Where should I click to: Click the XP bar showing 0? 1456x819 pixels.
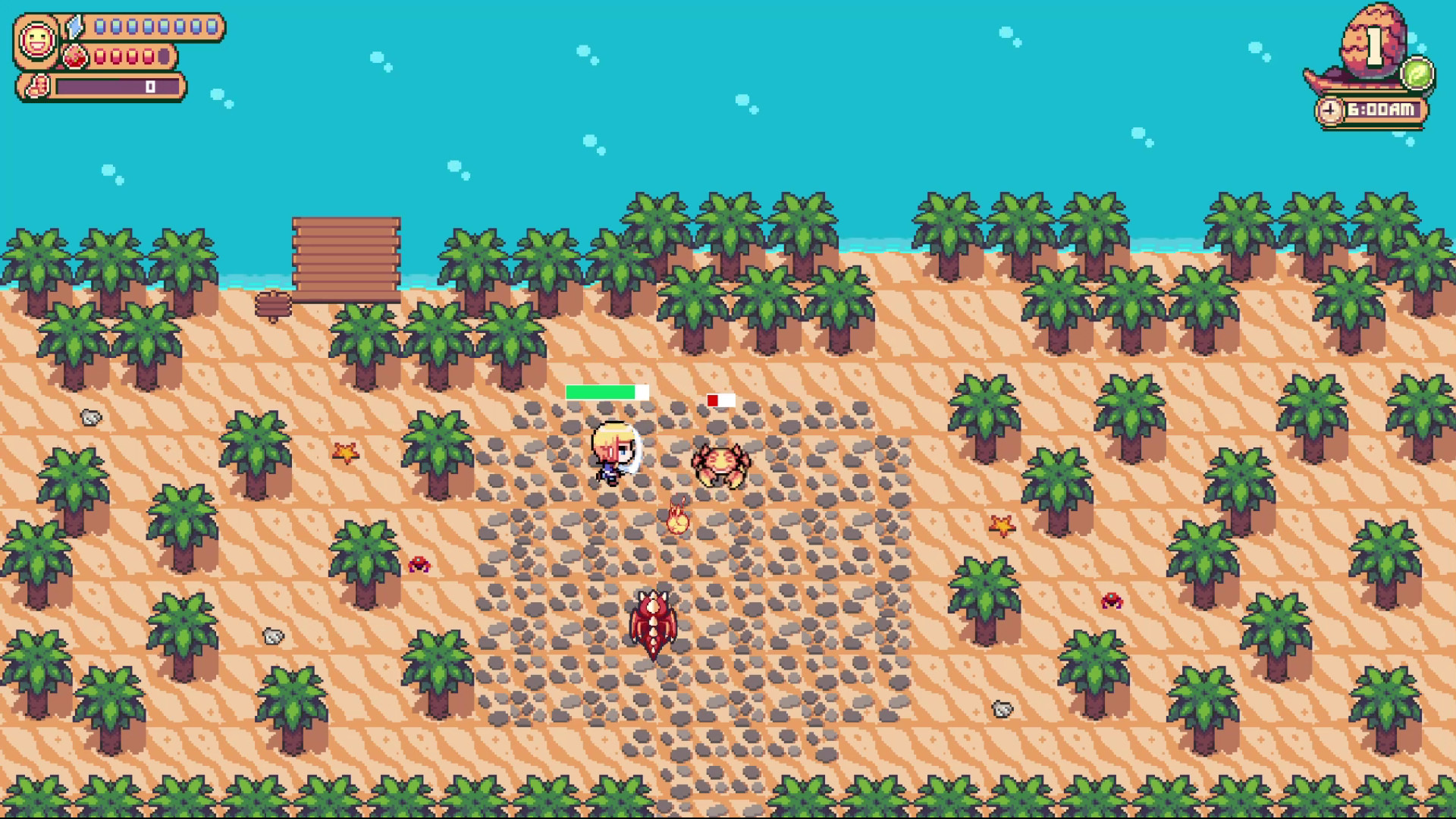point(121,87)
